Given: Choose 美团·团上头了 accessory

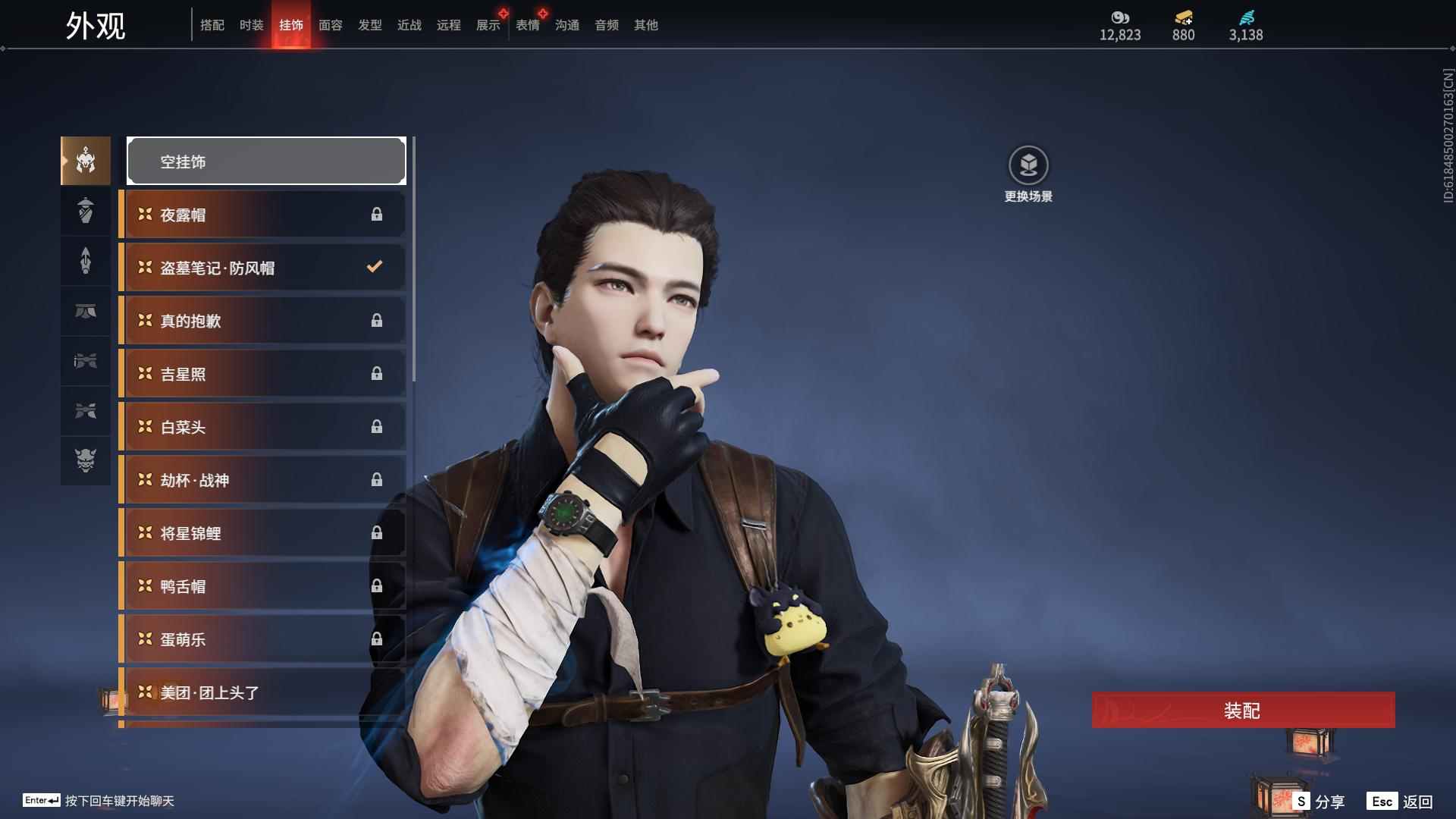Looking at the screenshot, I should 262,692.
